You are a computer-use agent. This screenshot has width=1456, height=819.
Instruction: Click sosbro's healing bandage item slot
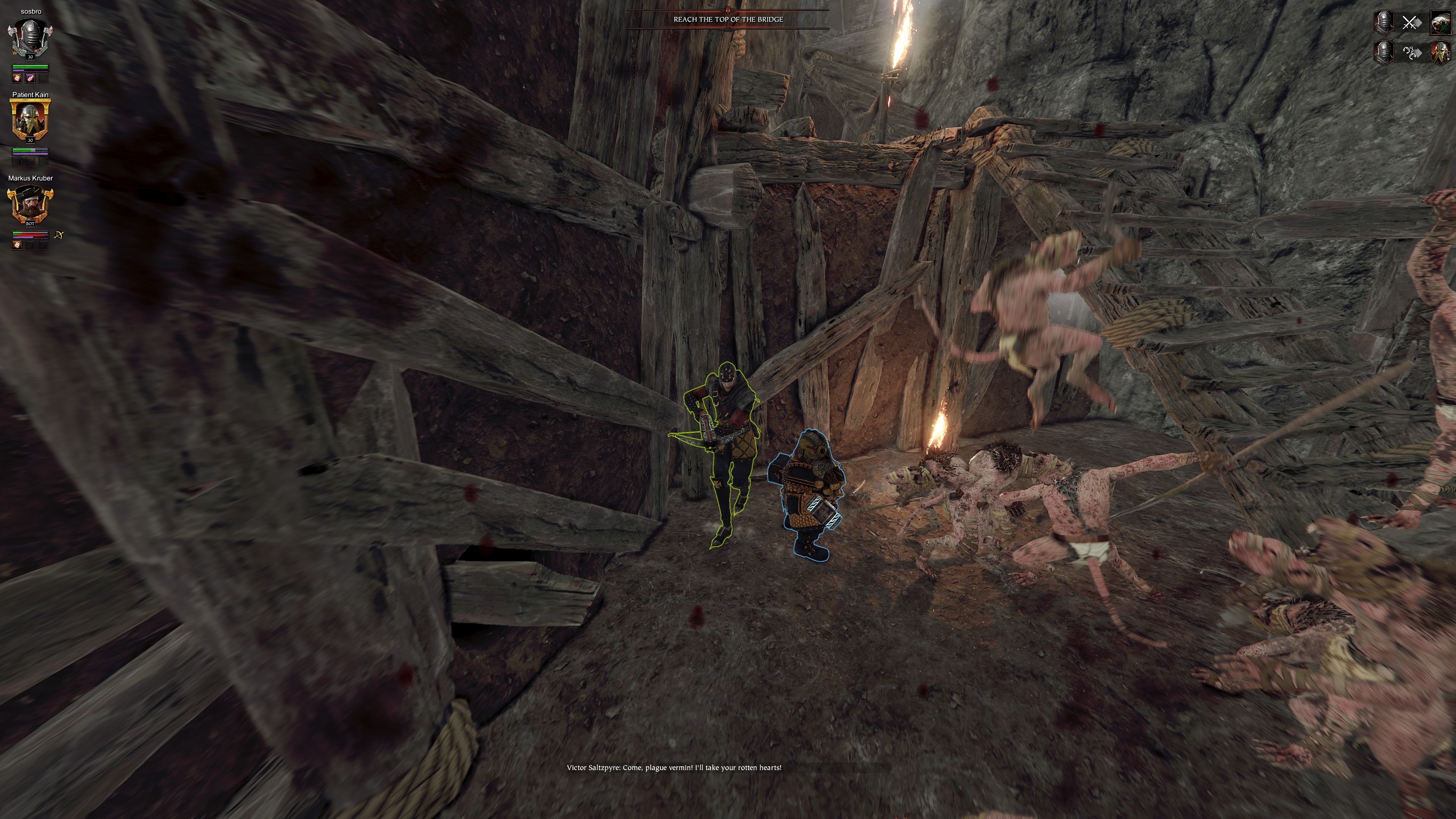click(x=17, y=78)
